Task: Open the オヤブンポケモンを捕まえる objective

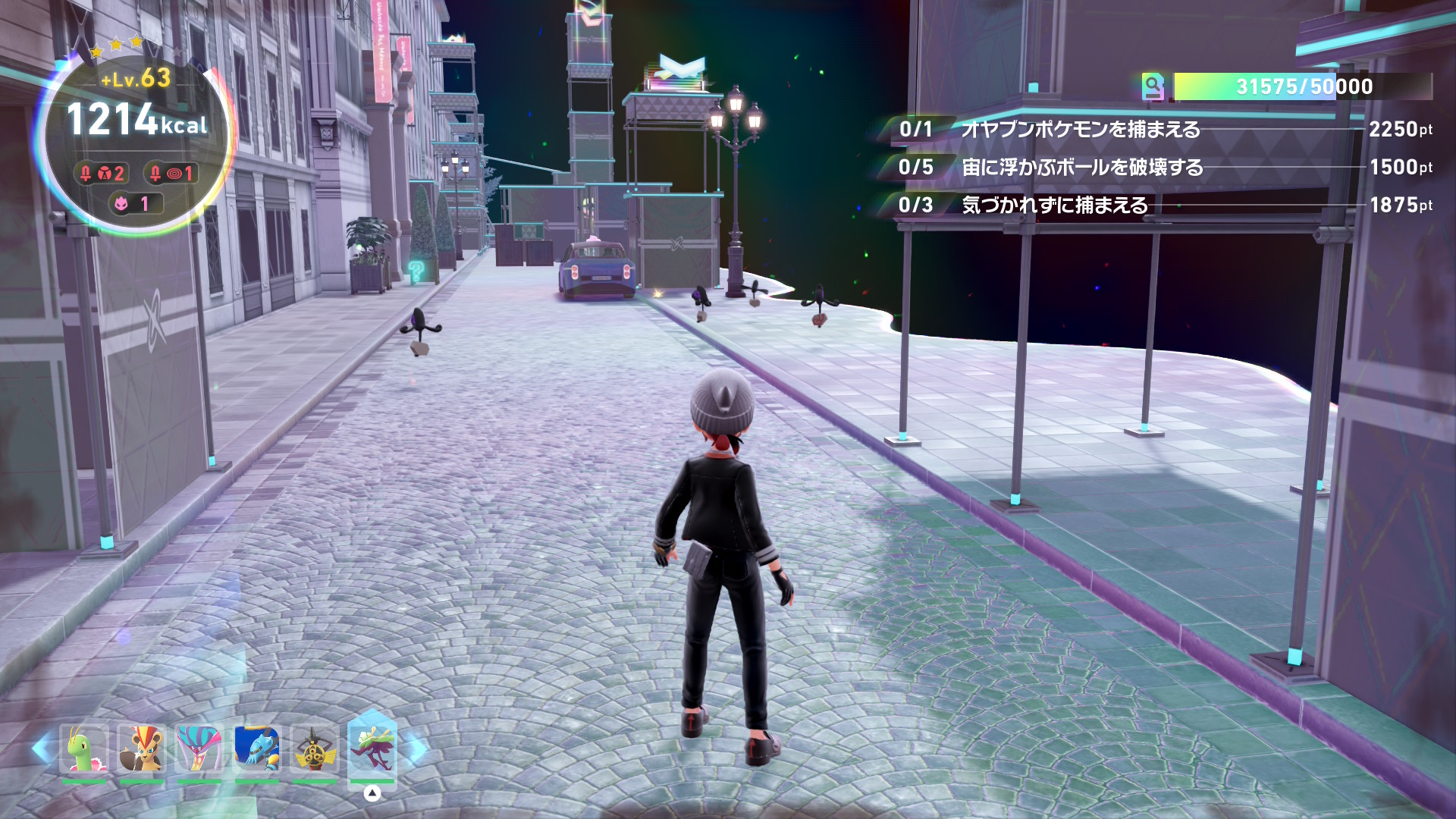Action: tap(1080, 130)
